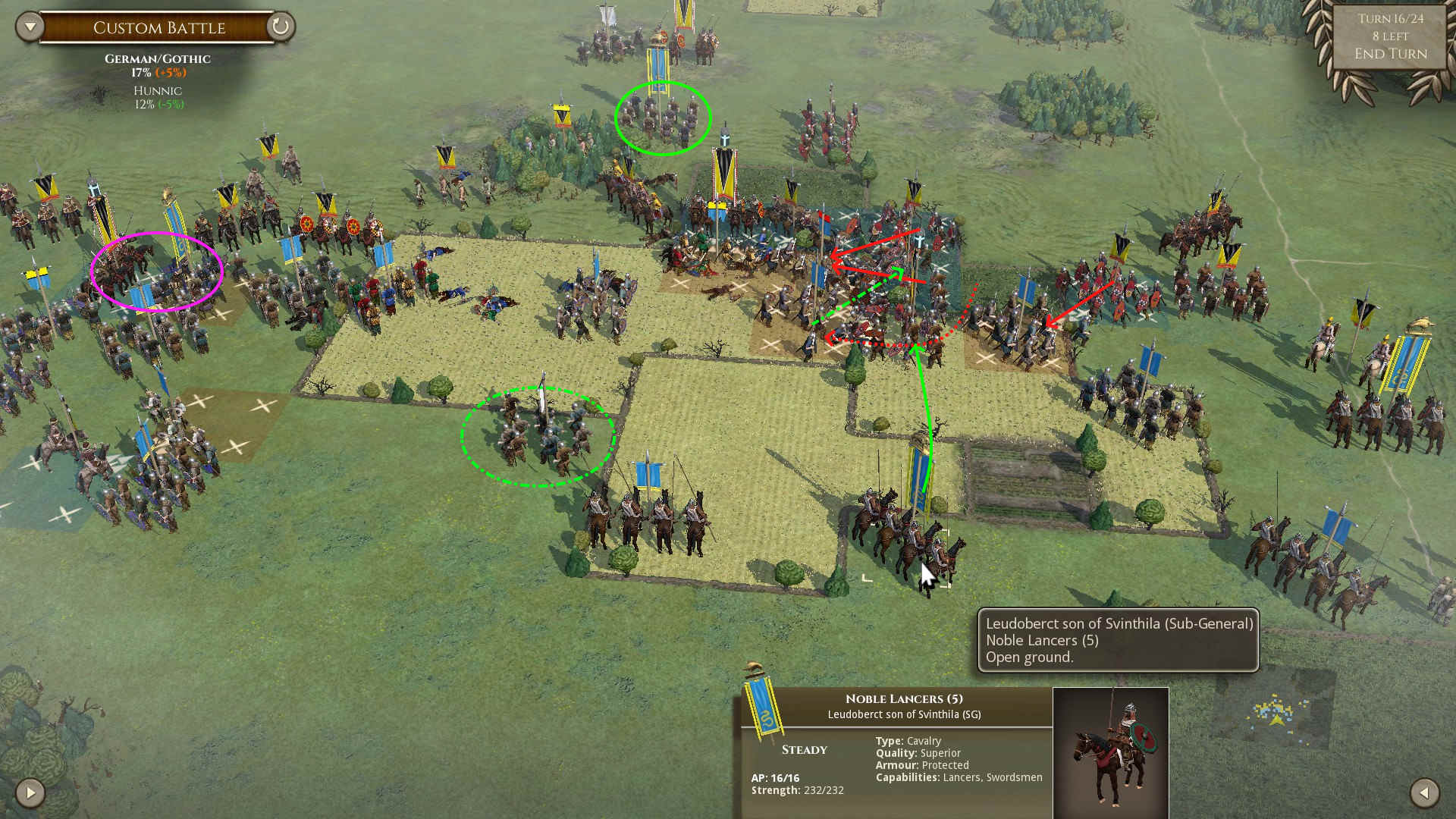Screen dimensions: 1456x819
Task: Select the Noble Lancers unit with selection brackets
Action: [x=906, y=538]
